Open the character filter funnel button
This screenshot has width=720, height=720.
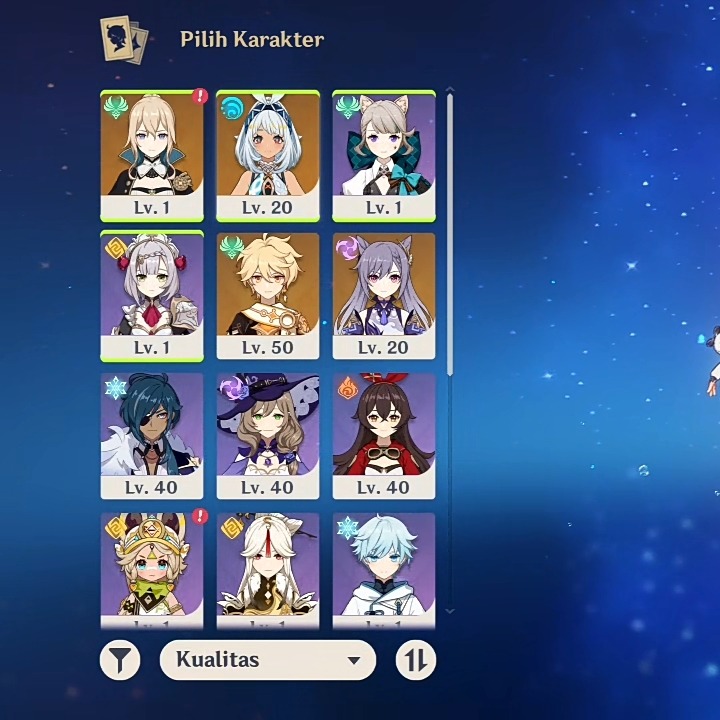tap(120, 660)
